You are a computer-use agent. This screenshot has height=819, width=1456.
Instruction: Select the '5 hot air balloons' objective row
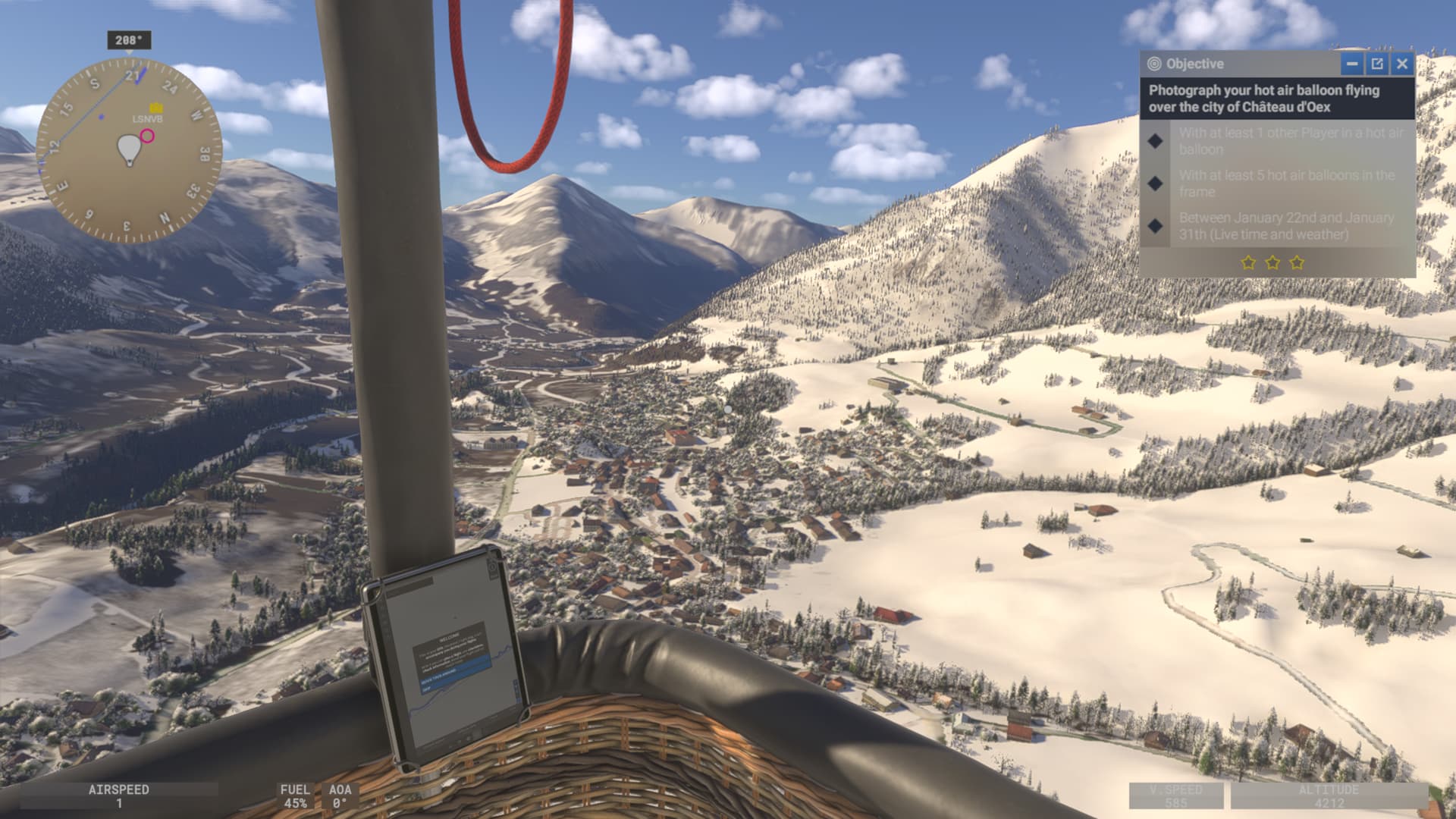coord(1278,184)
